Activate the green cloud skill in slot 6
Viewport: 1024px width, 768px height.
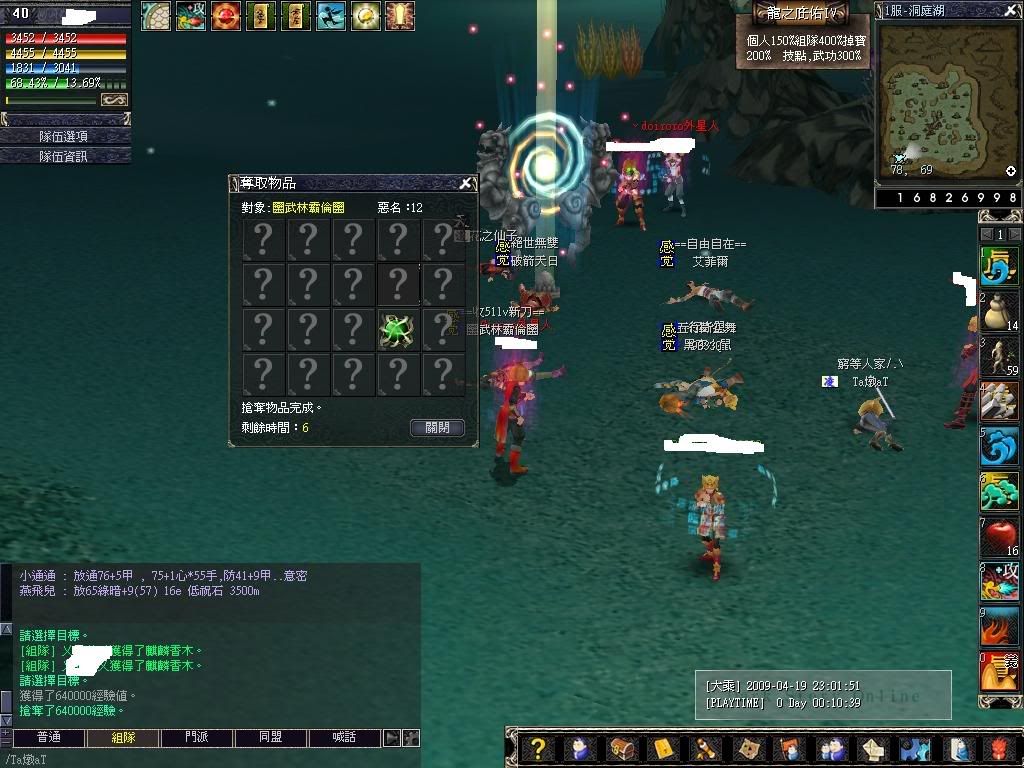999,491
